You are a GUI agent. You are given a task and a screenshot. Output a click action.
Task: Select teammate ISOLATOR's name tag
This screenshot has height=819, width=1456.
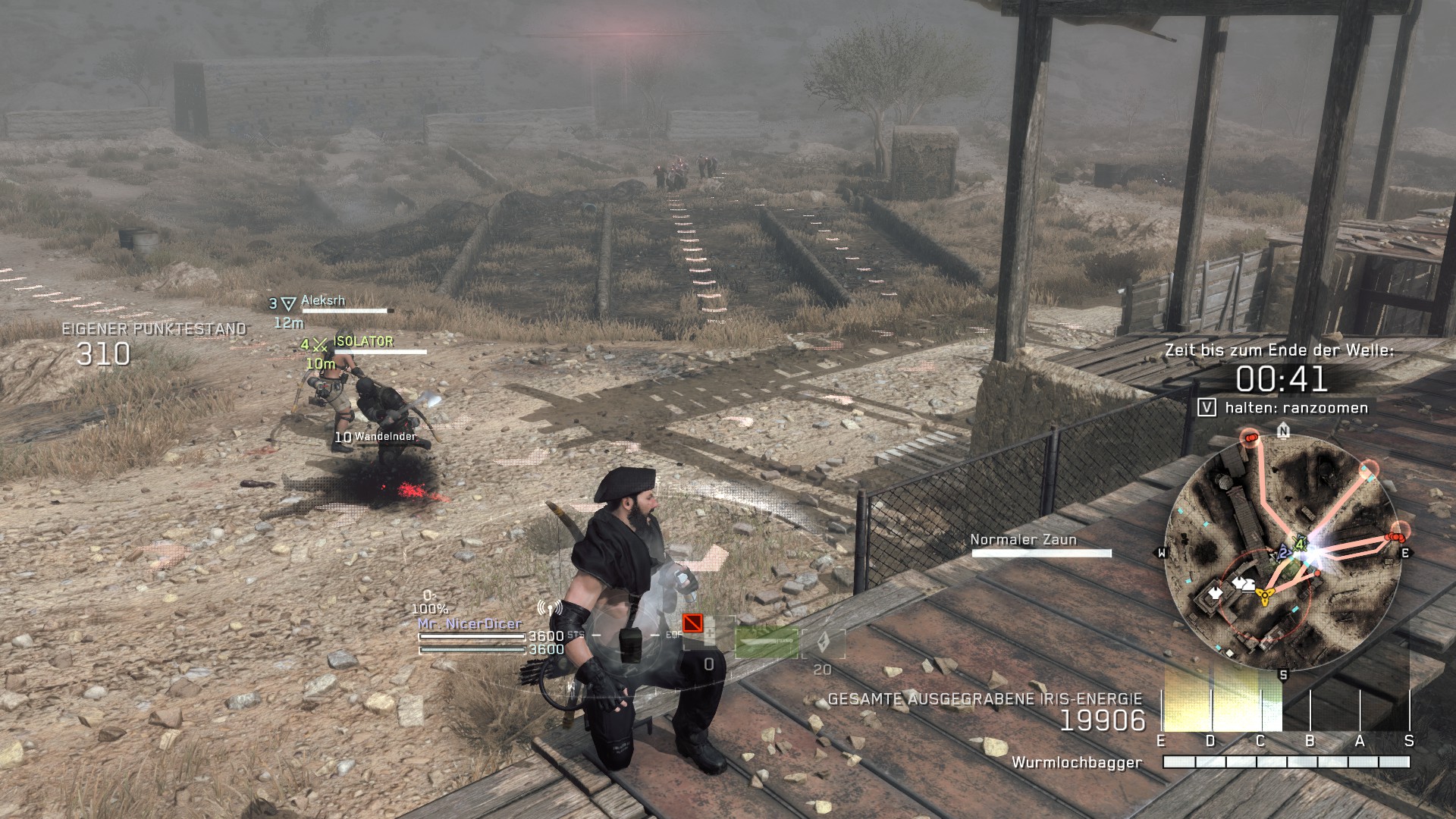point(363,341)
